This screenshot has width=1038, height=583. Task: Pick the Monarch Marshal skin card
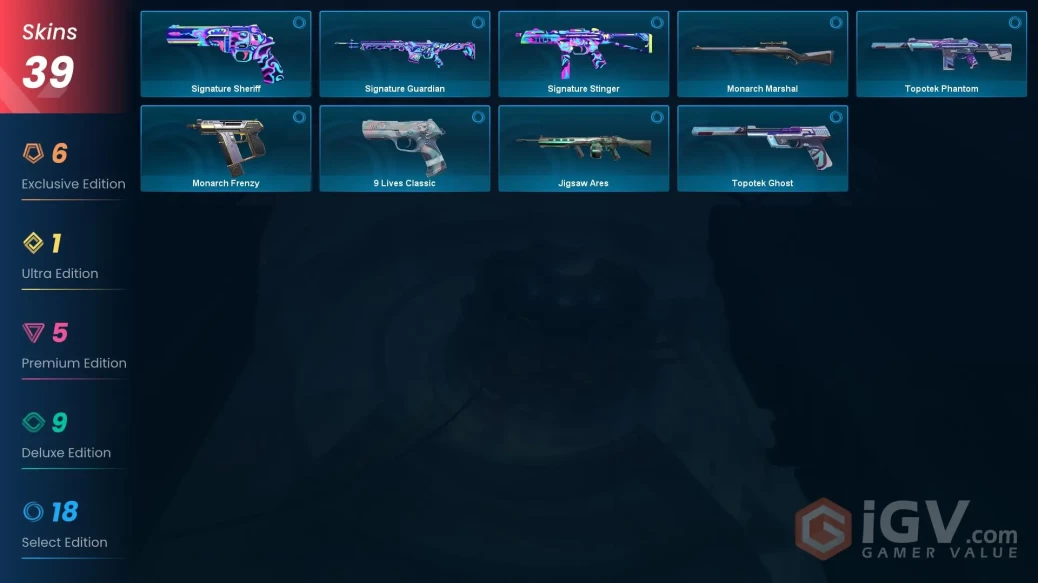[x=762, y=54]
